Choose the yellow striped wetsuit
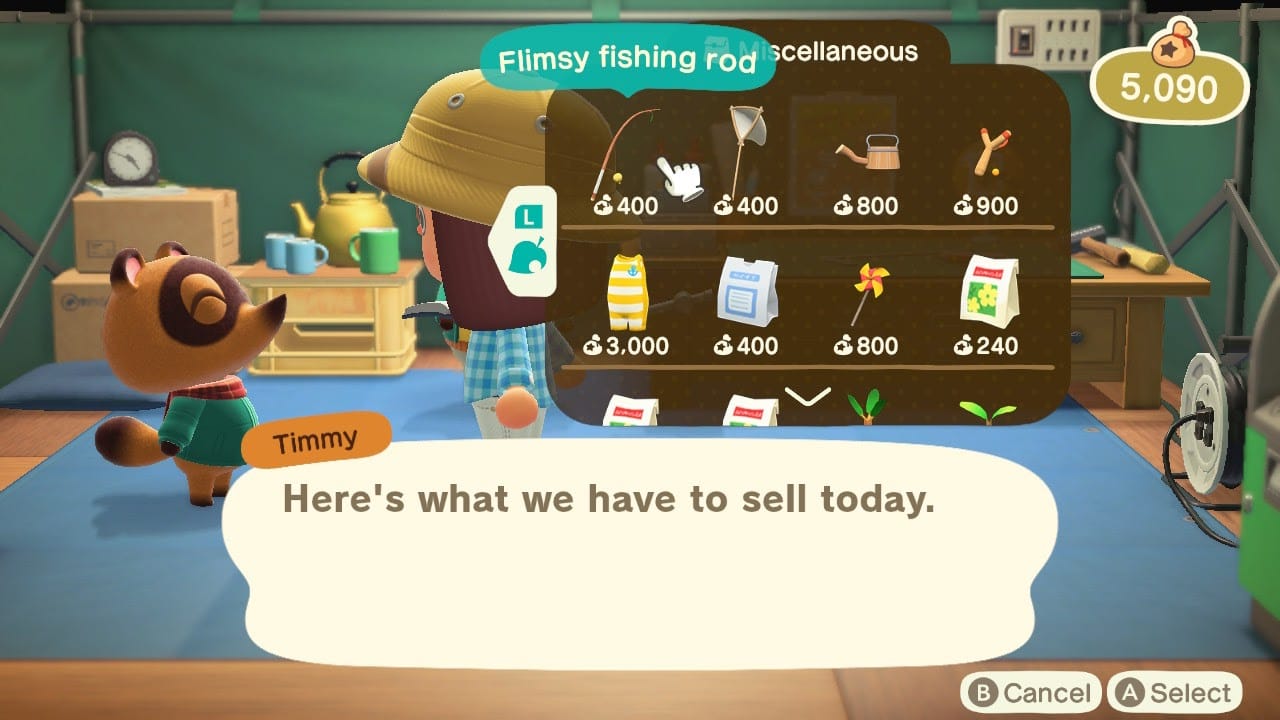The image size is (1280, 720). (x=627, y=295)
